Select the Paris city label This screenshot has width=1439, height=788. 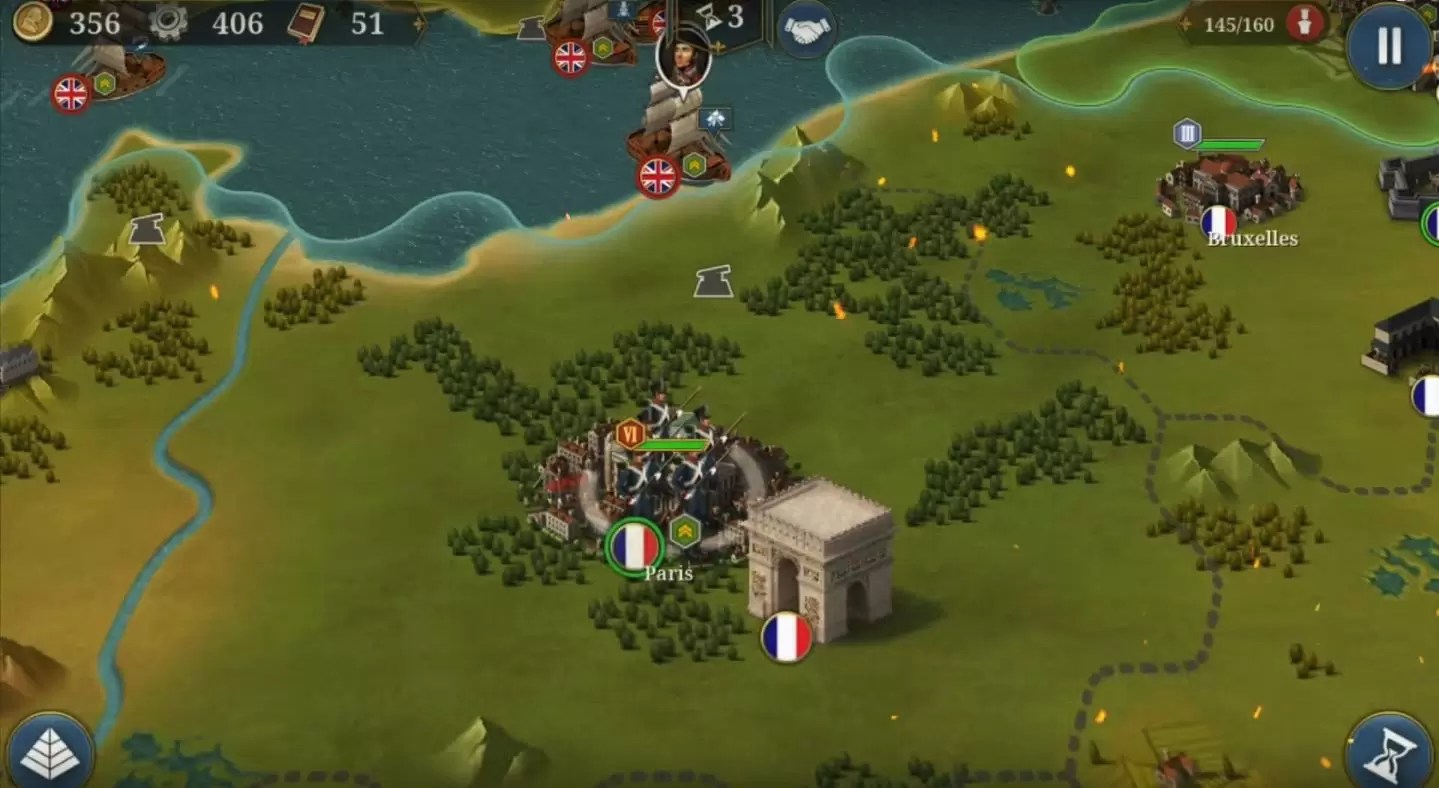click(x=668, y=572)
